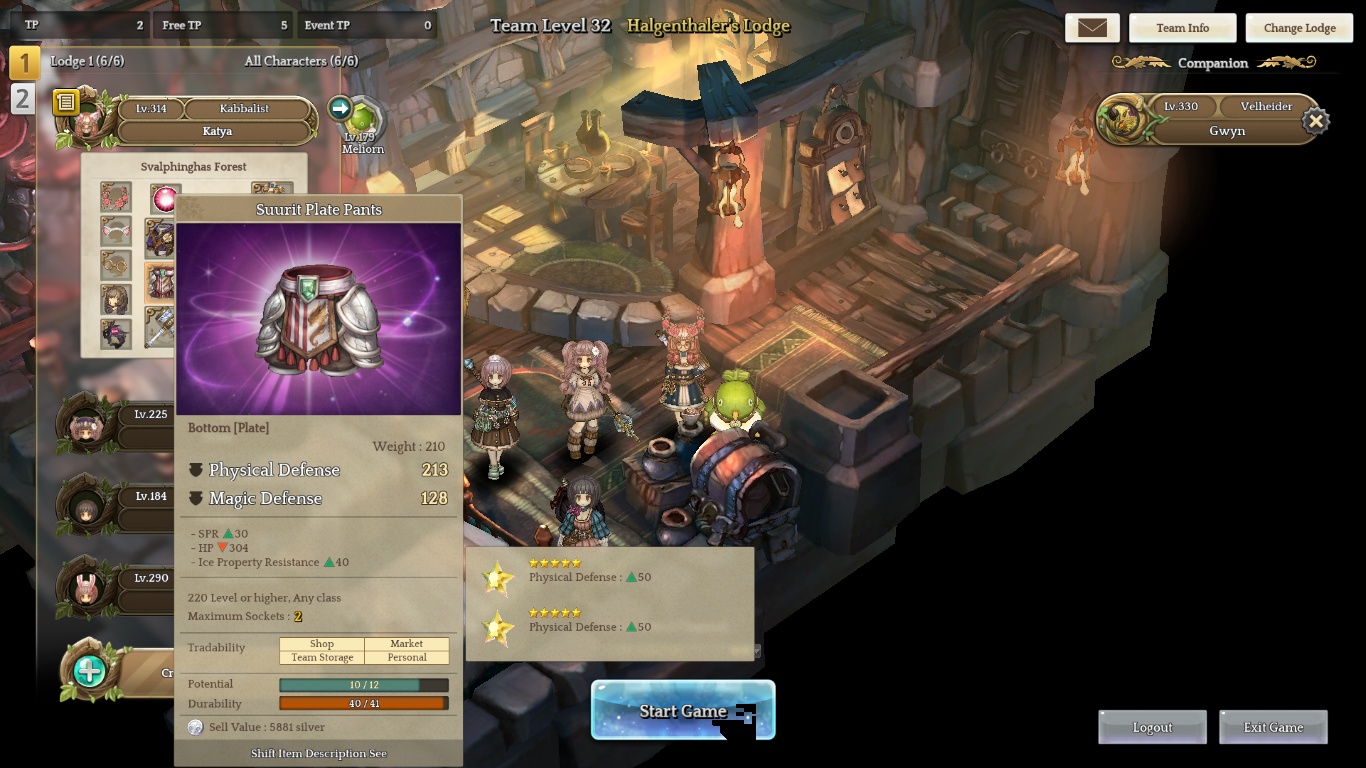The width and height of the screenshot is (1366, 768).
Task: Inspect the Suurit Plate Pants equipment slot
Action: coord(160,283)
